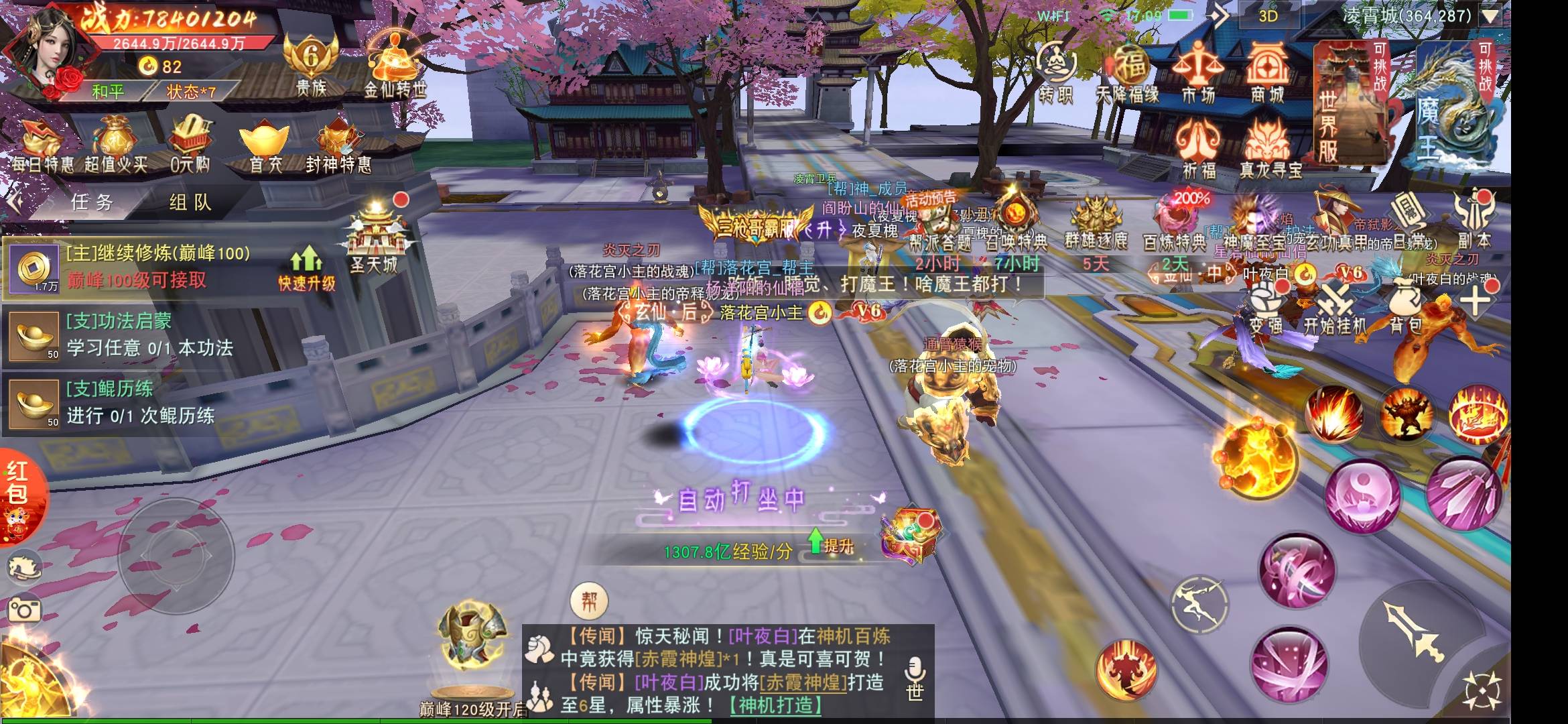Open the 首充 first recharge offer

(265, 146)
